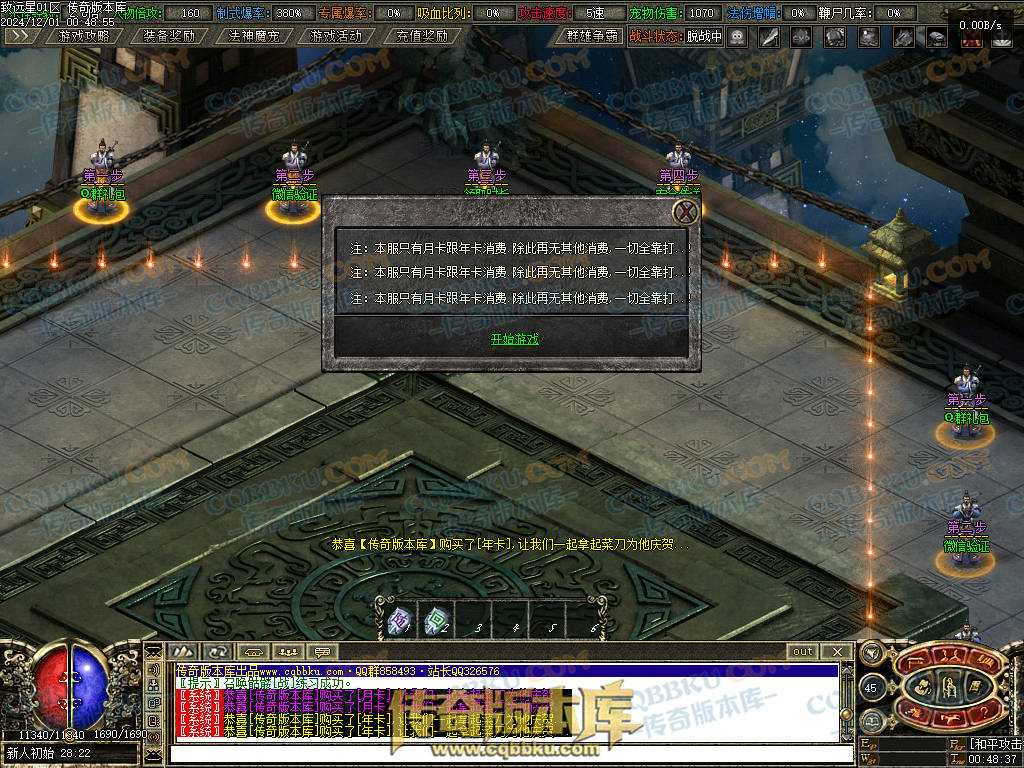Click the 开始游戏 start game link
This screenshot has height=768, width=1024.
tap(514, 339)
